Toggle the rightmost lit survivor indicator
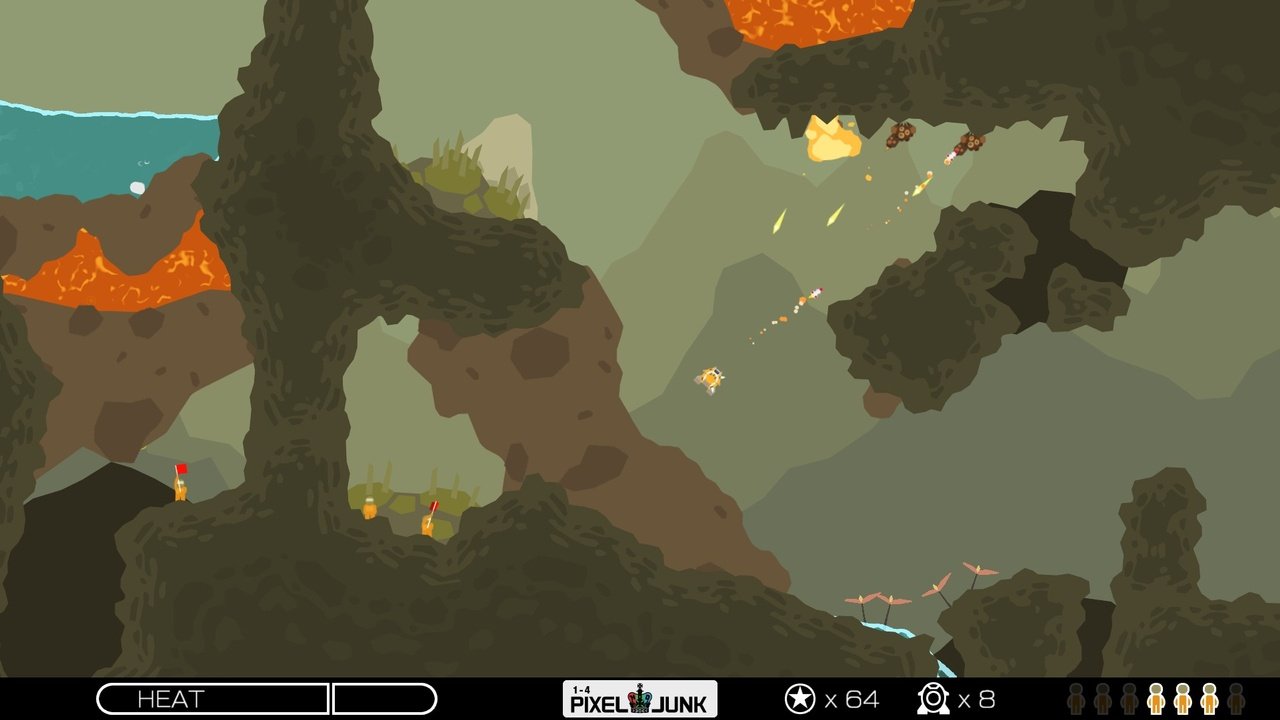Viewport: 1280px width, 720px height. coord(1209,700)
